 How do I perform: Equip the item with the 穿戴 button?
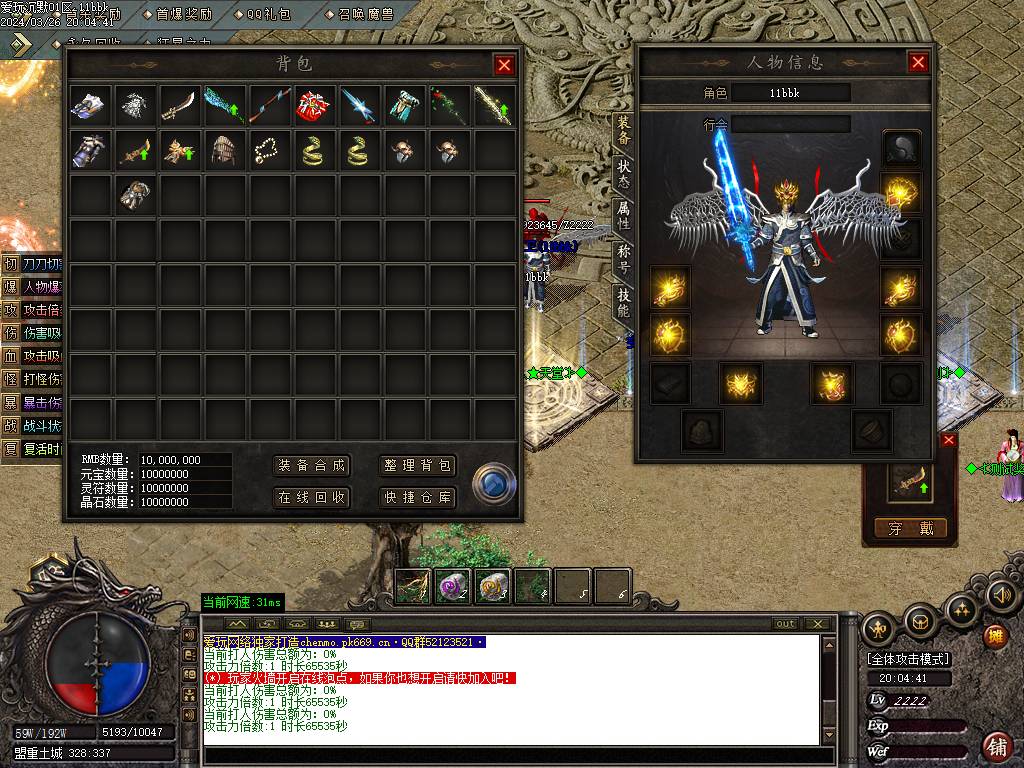[x=910, y=529]
